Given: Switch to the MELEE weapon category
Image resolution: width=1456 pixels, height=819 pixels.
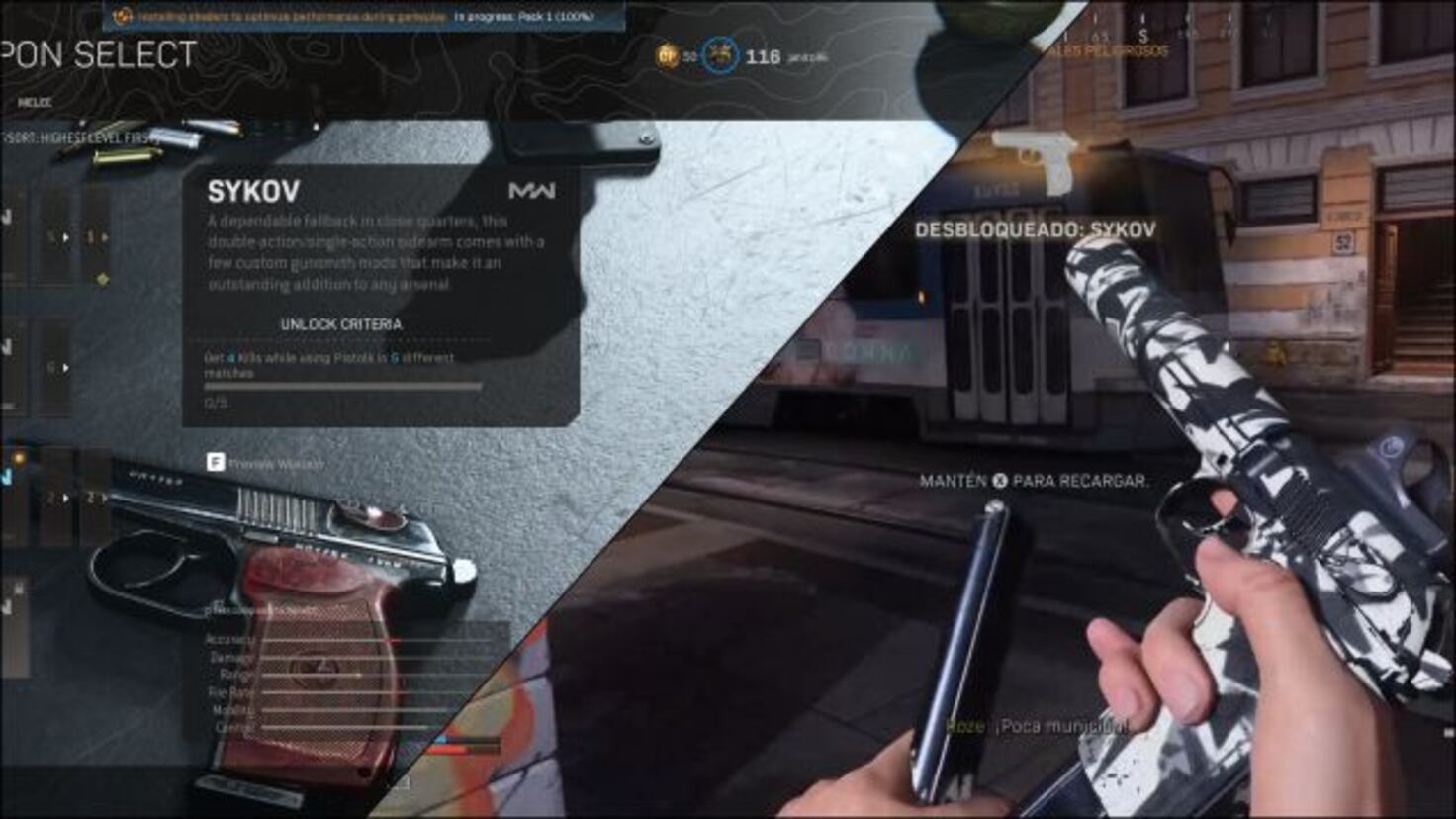Looking at the screenshot, I should tap(35, 102).
